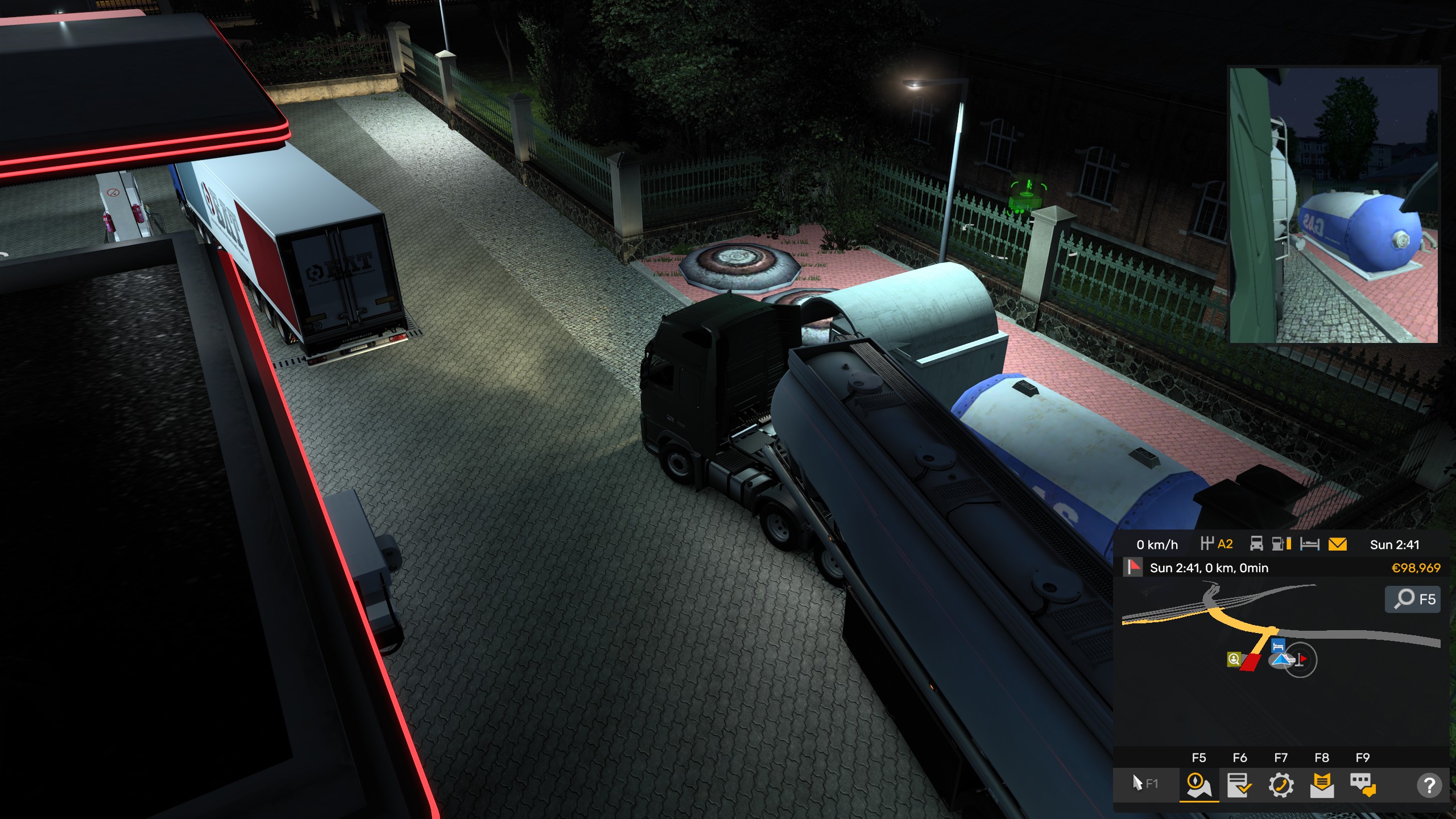
Task: Click the red destination flag icon
Action: tap(1134, 567)
